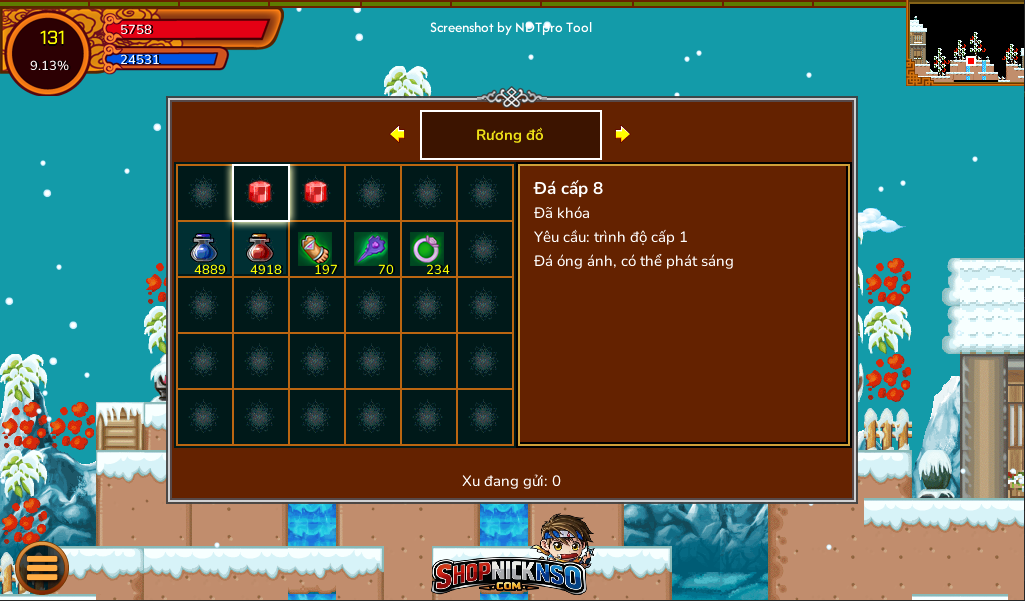Select the Rương đồ title tab
The width and height of the screenshot is (1025, 601).
[510, 135]
